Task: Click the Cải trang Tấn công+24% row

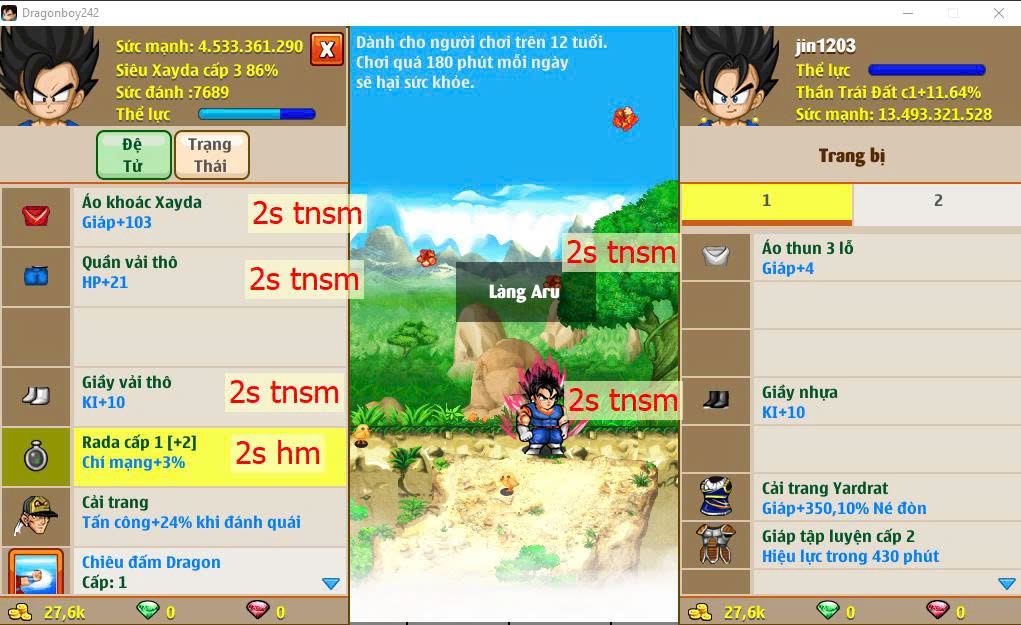Action: tap(175, 512)
